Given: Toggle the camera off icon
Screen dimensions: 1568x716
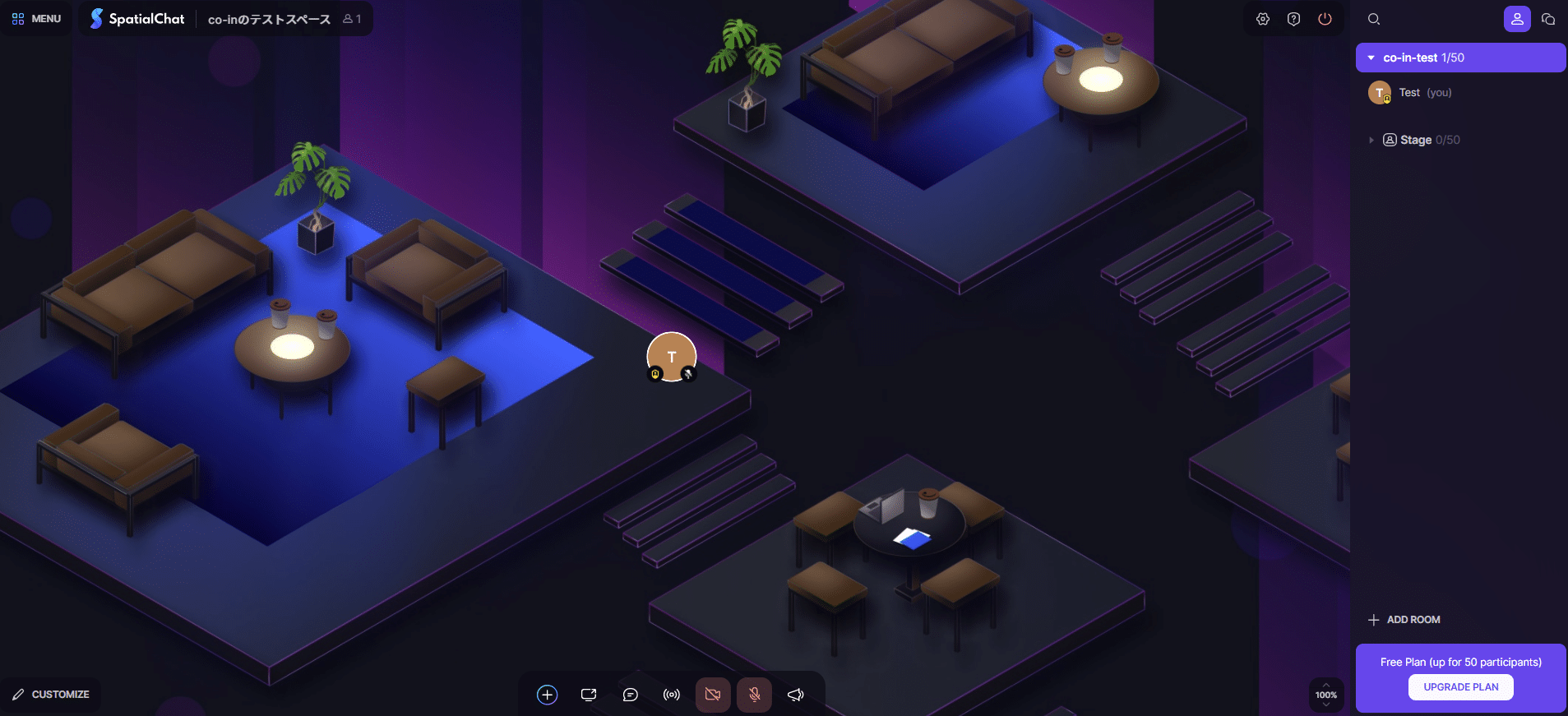Looking at the screenshot, I should coord(713,695).
